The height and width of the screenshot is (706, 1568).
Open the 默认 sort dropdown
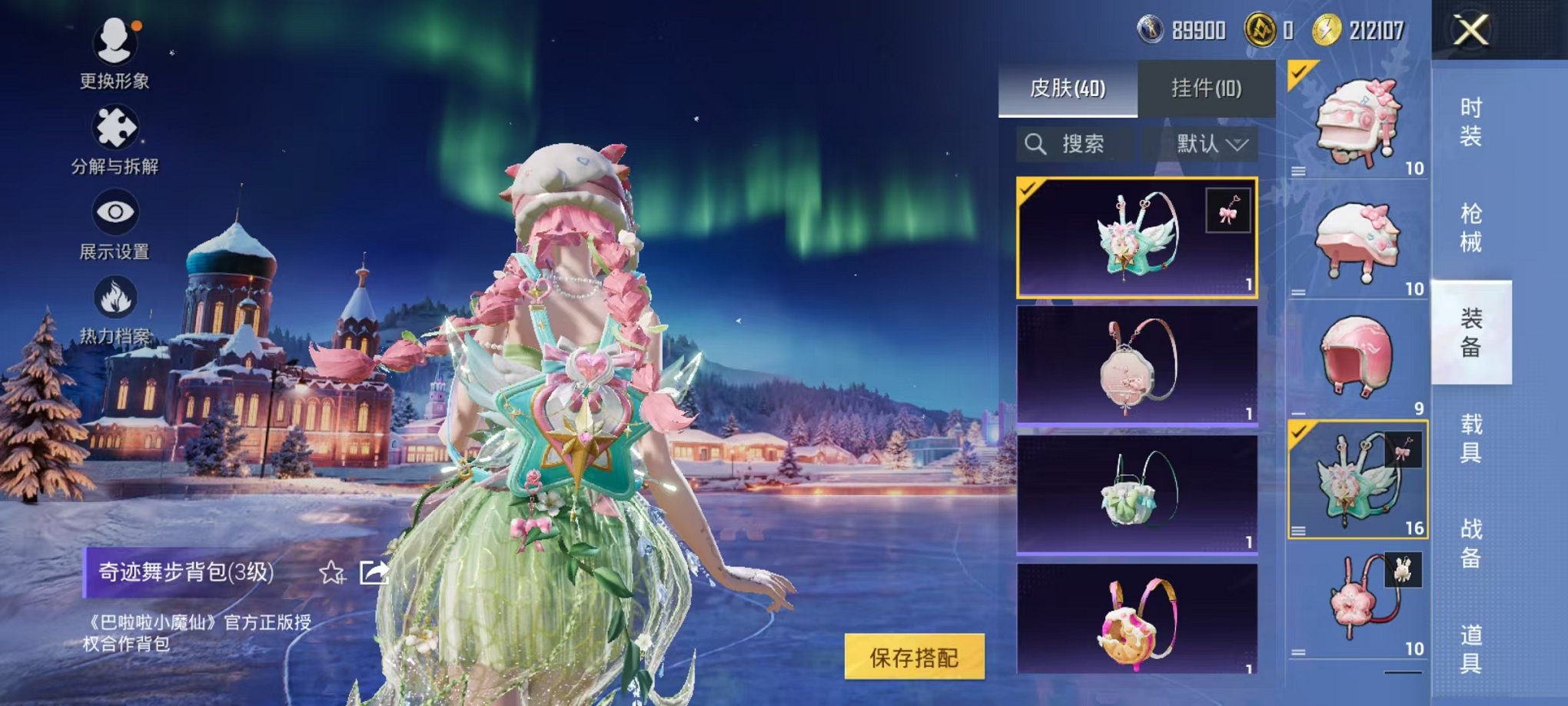[x=1210, y=144]
